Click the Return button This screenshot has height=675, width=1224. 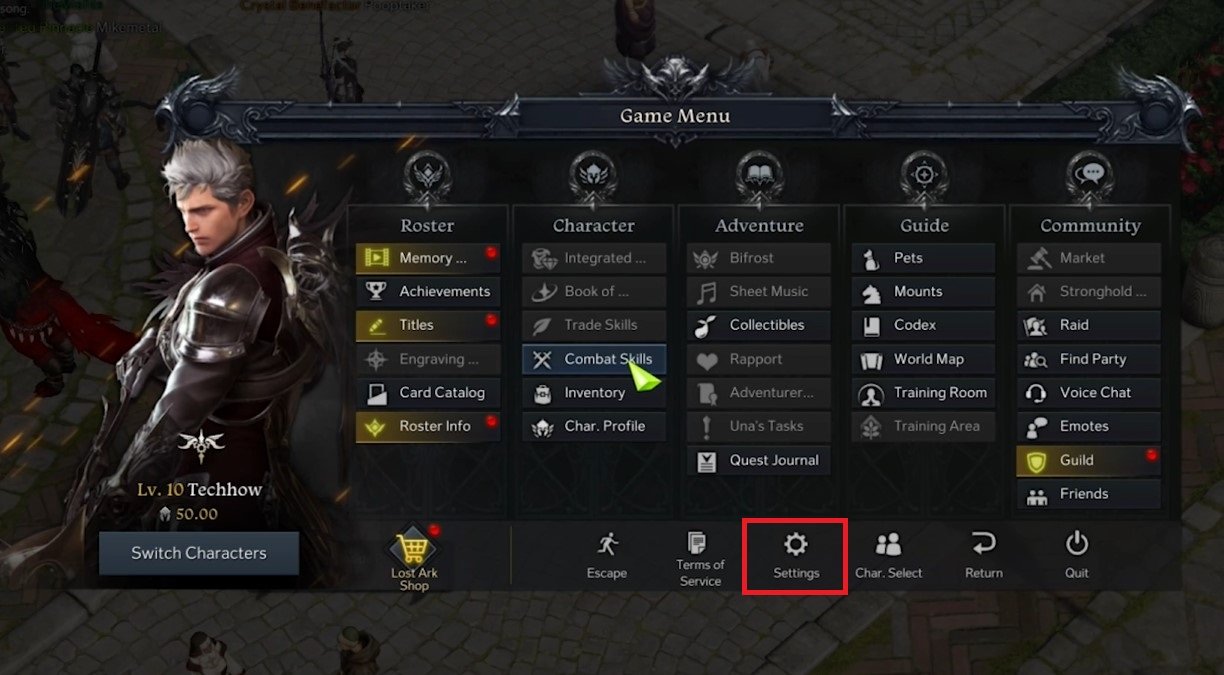983,555
